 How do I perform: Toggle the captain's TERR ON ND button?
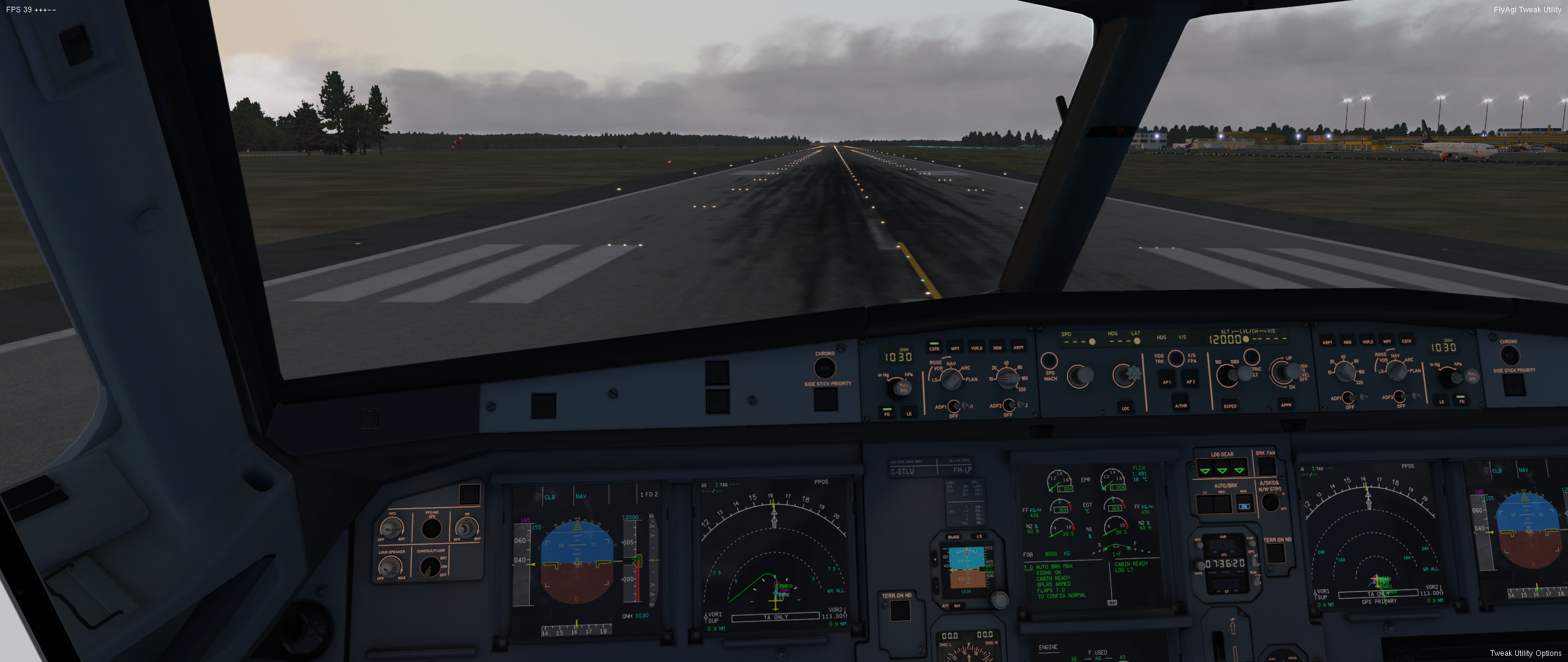click(899, 610)
